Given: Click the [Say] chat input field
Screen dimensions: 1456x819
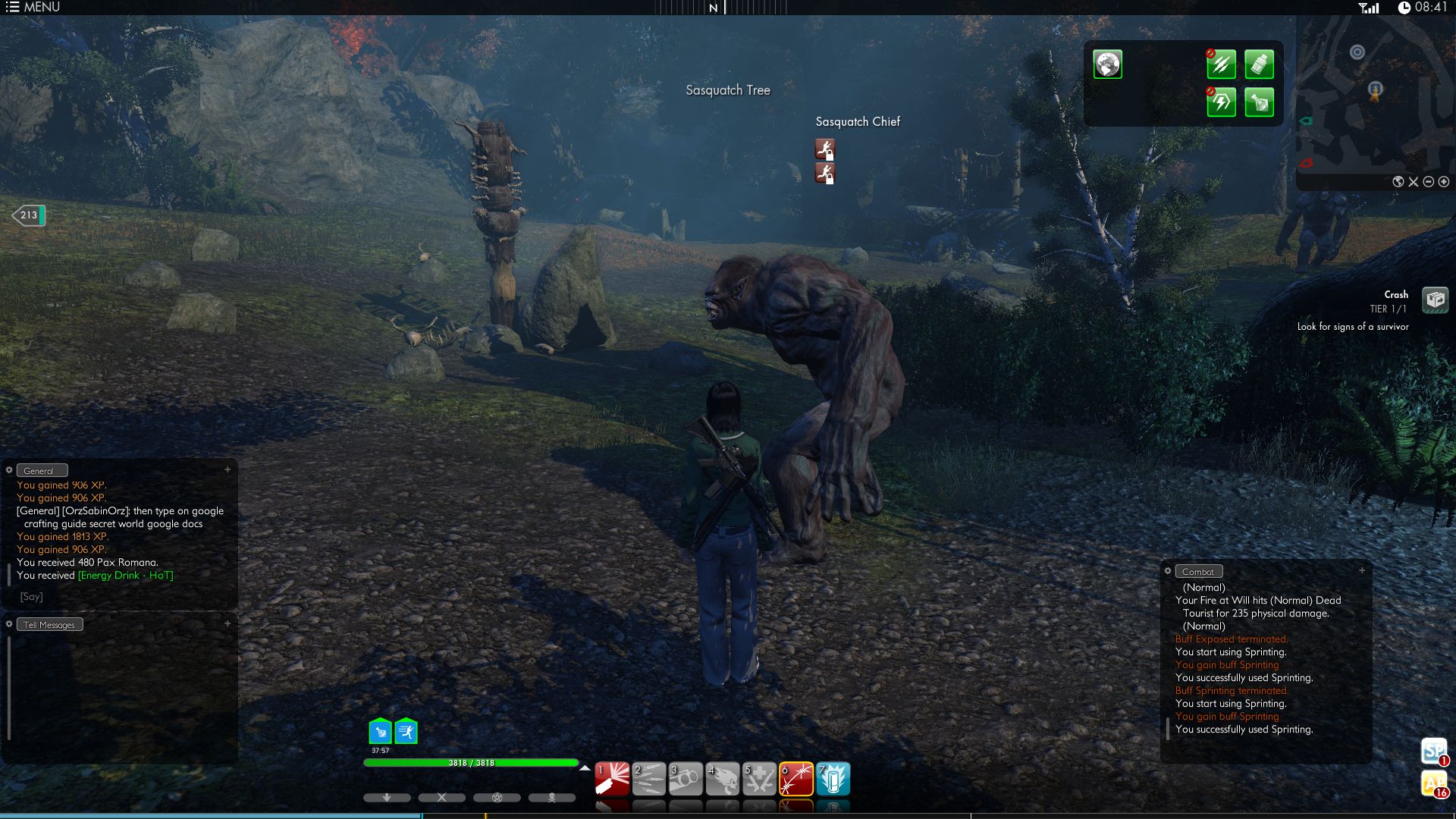Looking at the screenshot, I should [121, 597].
